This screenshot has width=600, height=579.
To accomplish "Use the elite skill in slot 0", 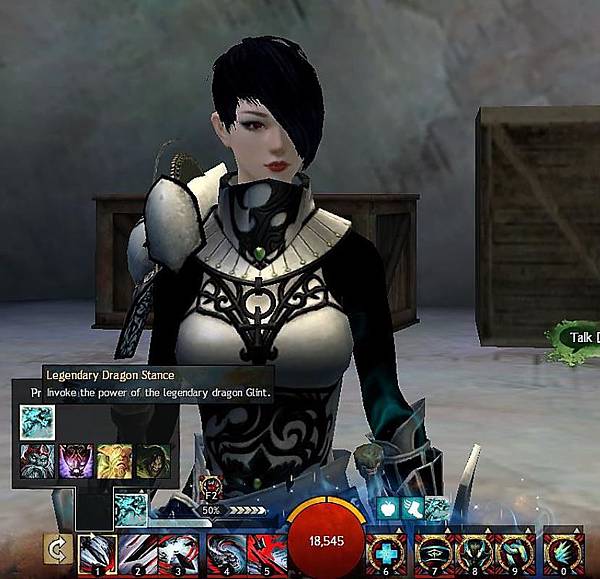I will pos(563,553).
